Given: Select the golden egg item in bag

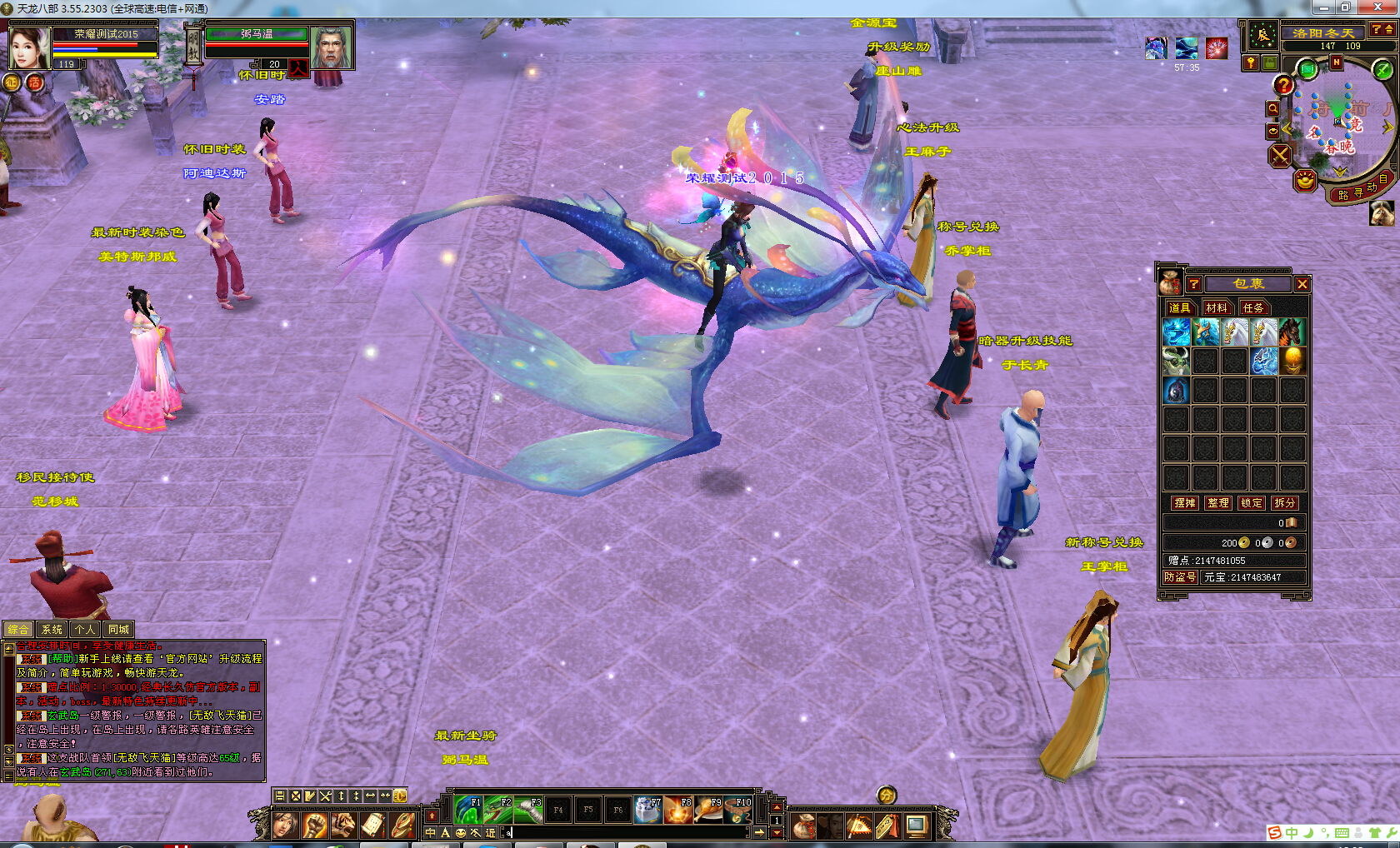Looking at the screenshot, I should 1292,361.
